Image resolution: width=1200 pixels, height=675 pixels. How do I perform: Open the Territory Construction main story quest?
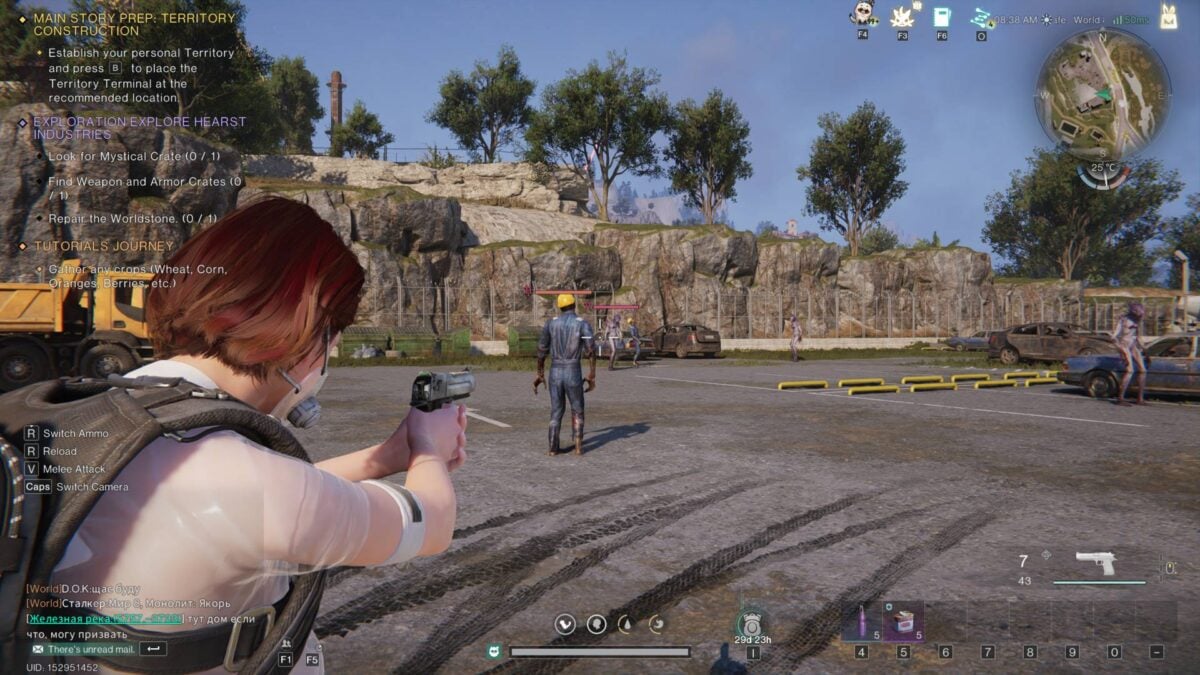[x=133, y=24]
